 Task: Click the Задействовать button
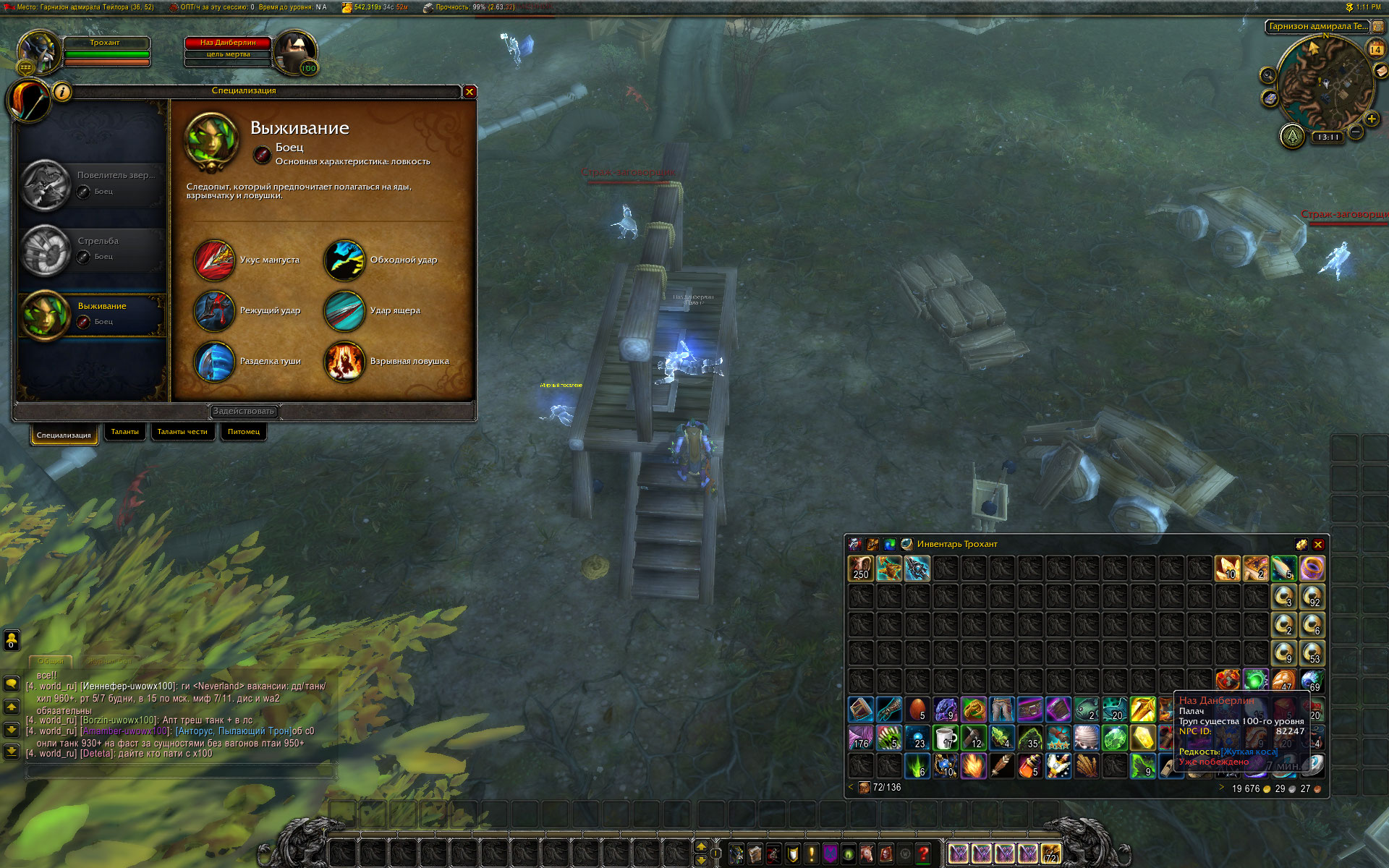[244, 412]
